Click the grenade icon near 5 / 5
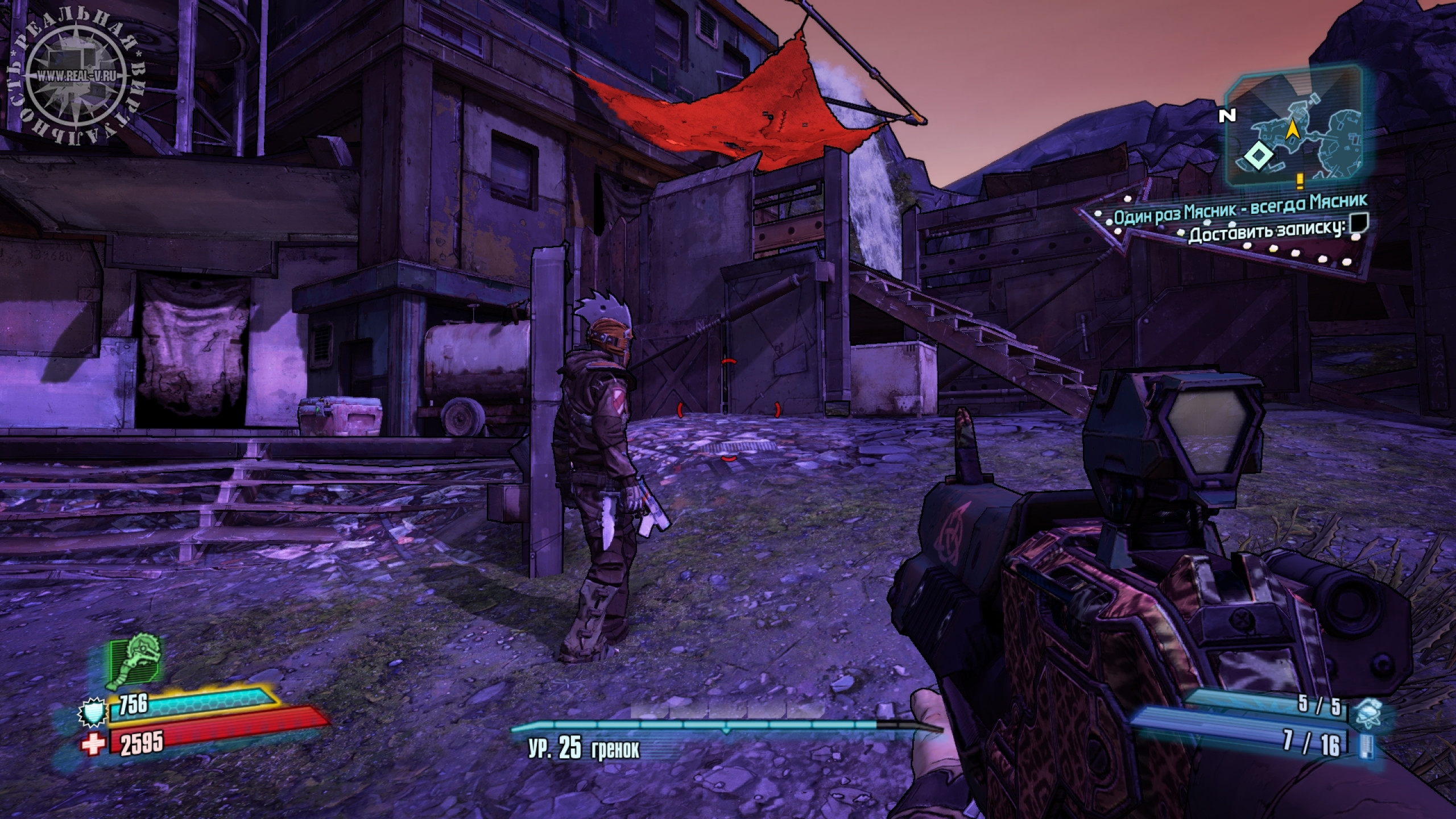The height and width of the screenshot is (819, 1456). coord(1366,714)
